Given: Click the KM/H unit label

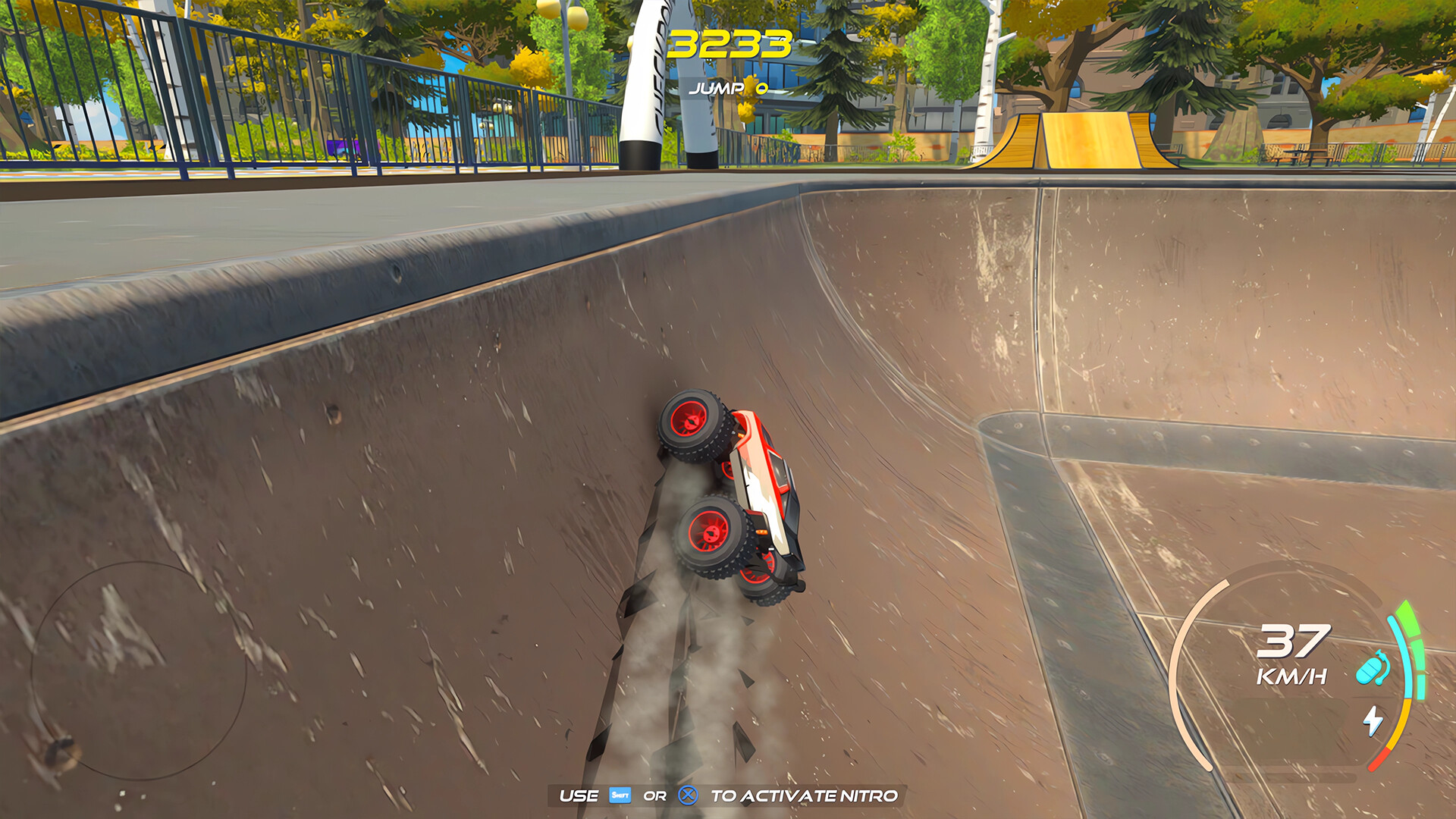Looking at the screenshot, I should click(x=1291, y=675).
